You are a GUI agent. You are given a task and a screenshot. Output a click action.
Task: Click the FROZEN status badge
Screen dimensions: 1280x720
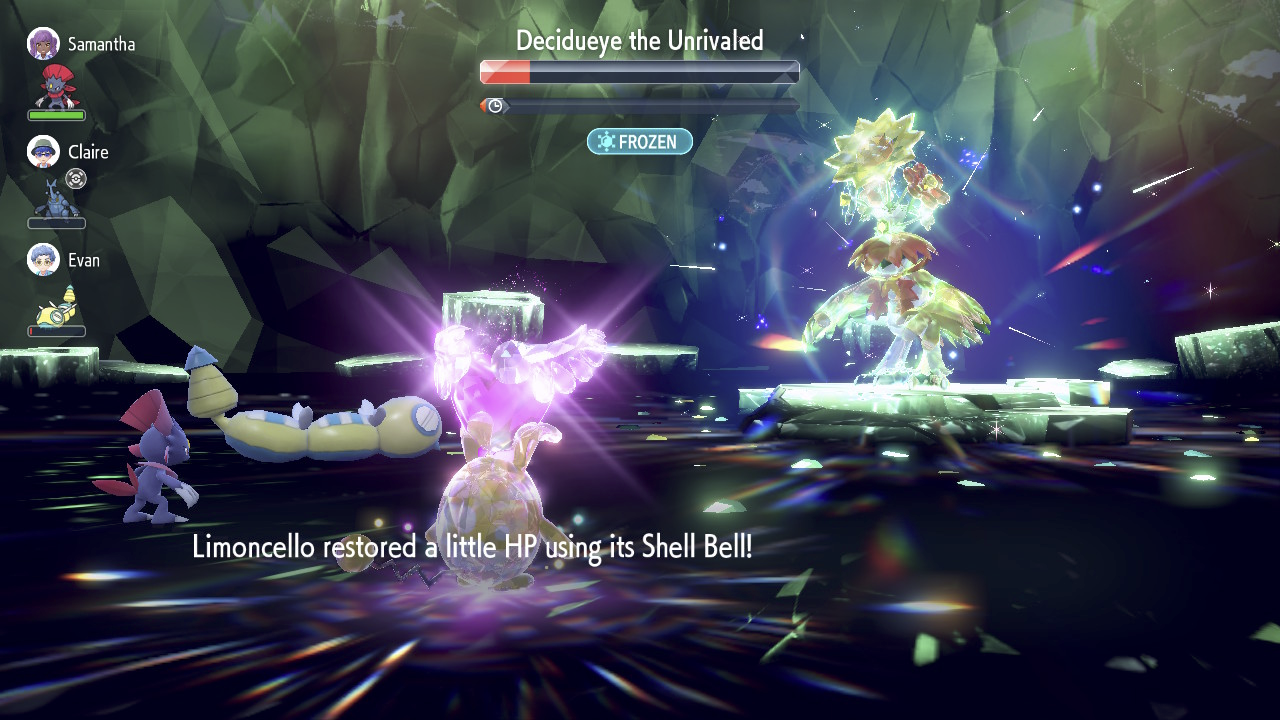(x=639, y=142)
